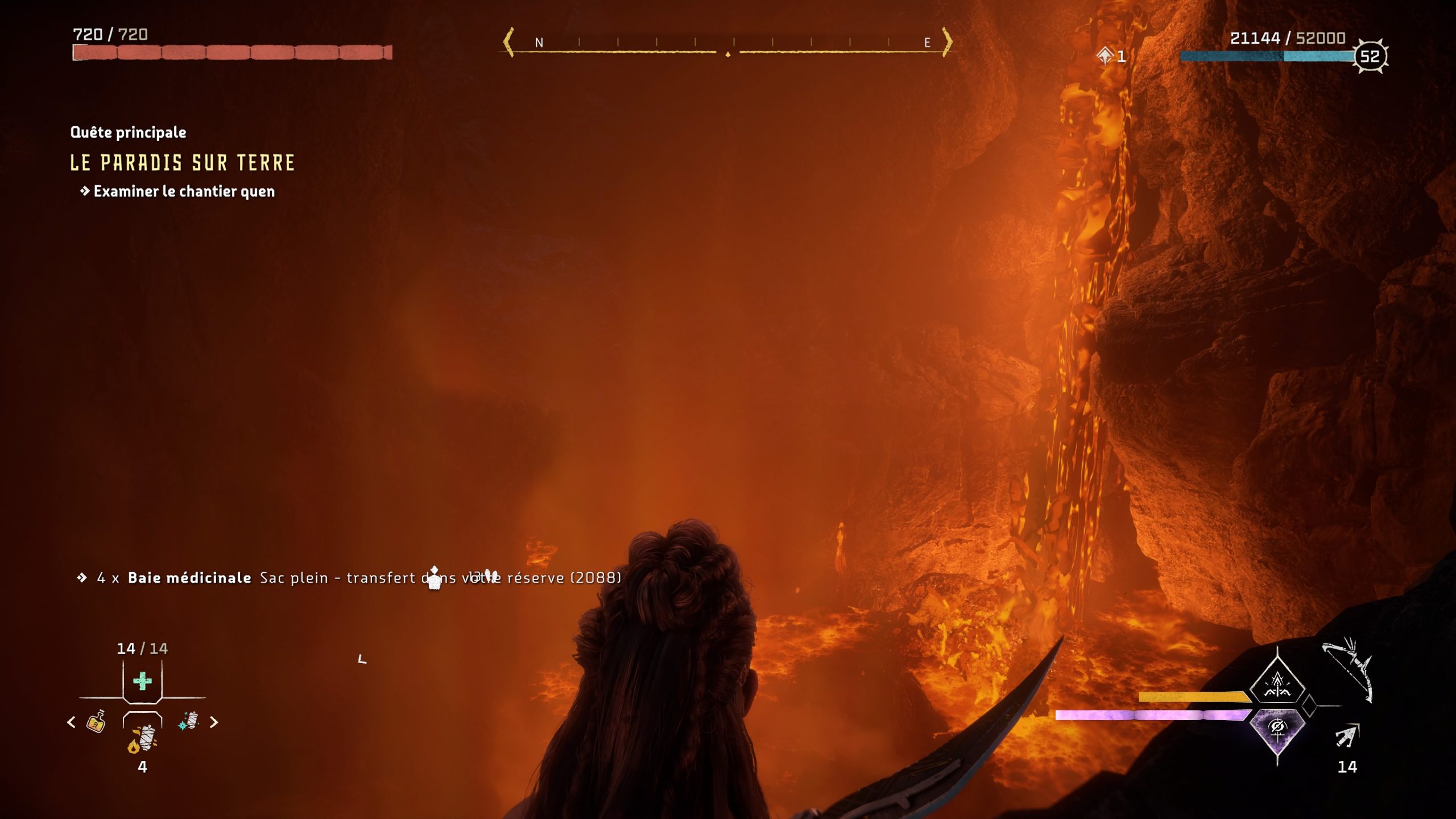Pick the frost trap item icon
Viewport: 1456px width, 819px height.
(189, 721)
